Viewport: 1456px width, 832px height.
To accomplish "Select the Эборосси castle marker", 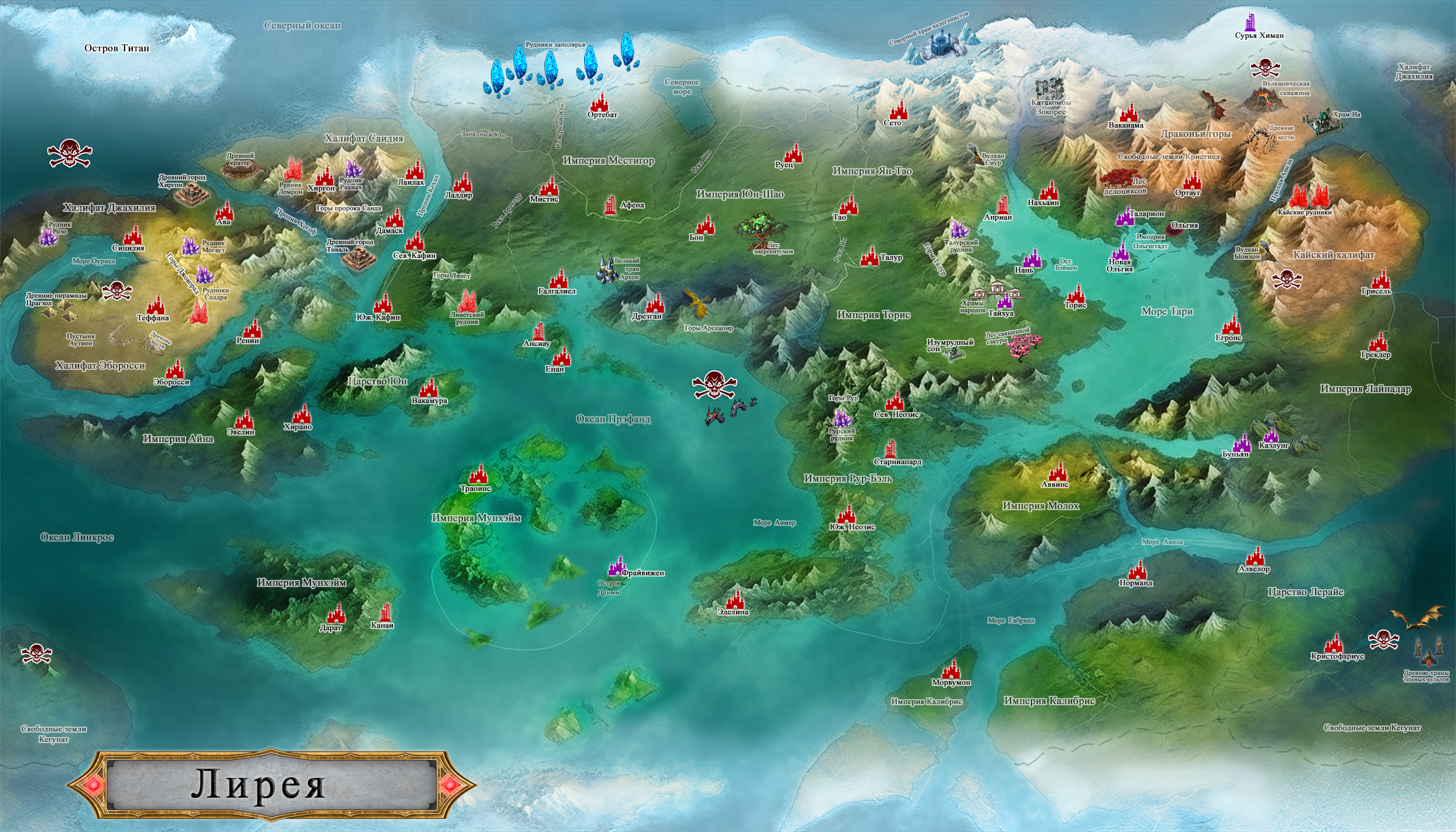I will click(x=174, y=369).
